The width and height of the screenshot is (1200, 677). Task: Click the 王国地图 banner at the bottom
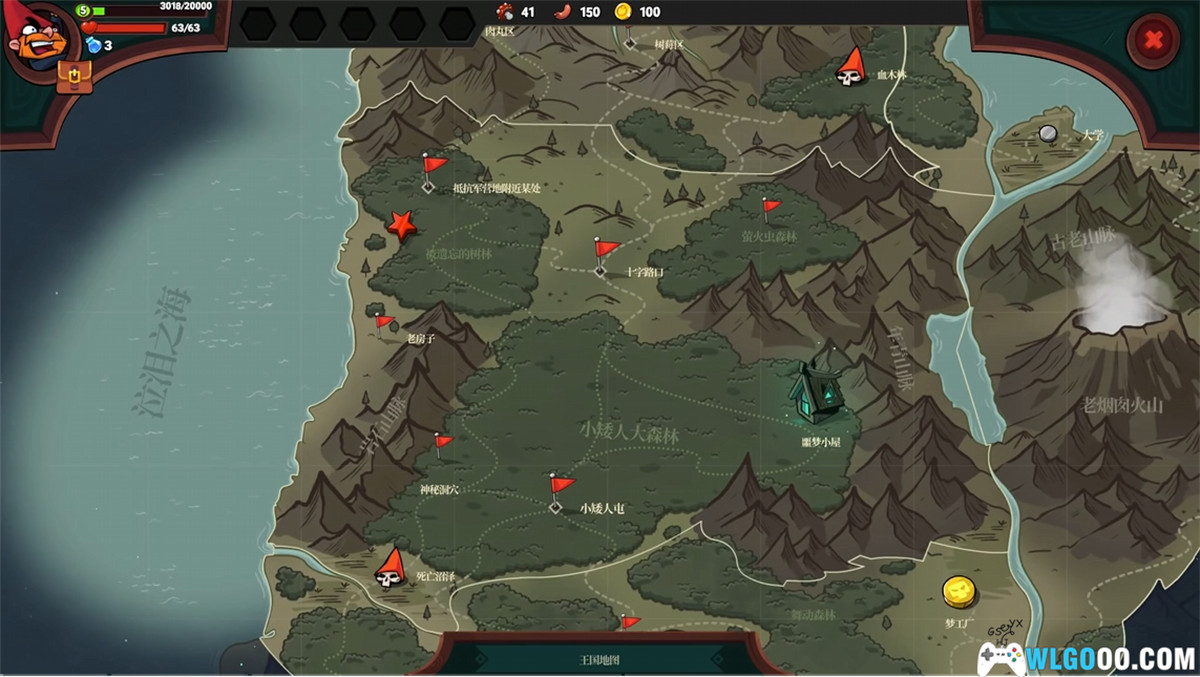600,659
